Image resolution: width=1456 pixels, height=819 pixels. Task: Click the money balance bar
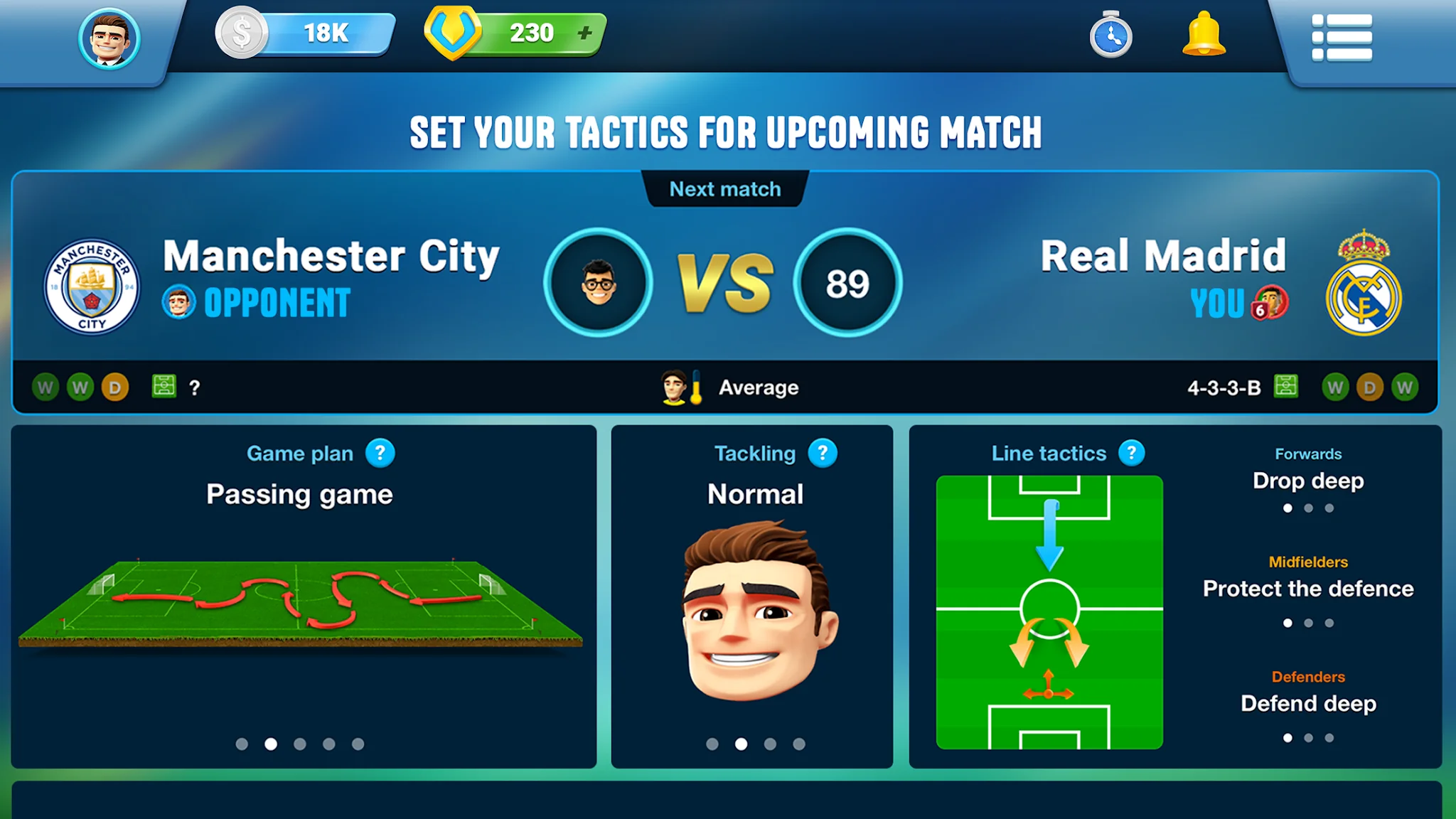click(x=306, y=32)
